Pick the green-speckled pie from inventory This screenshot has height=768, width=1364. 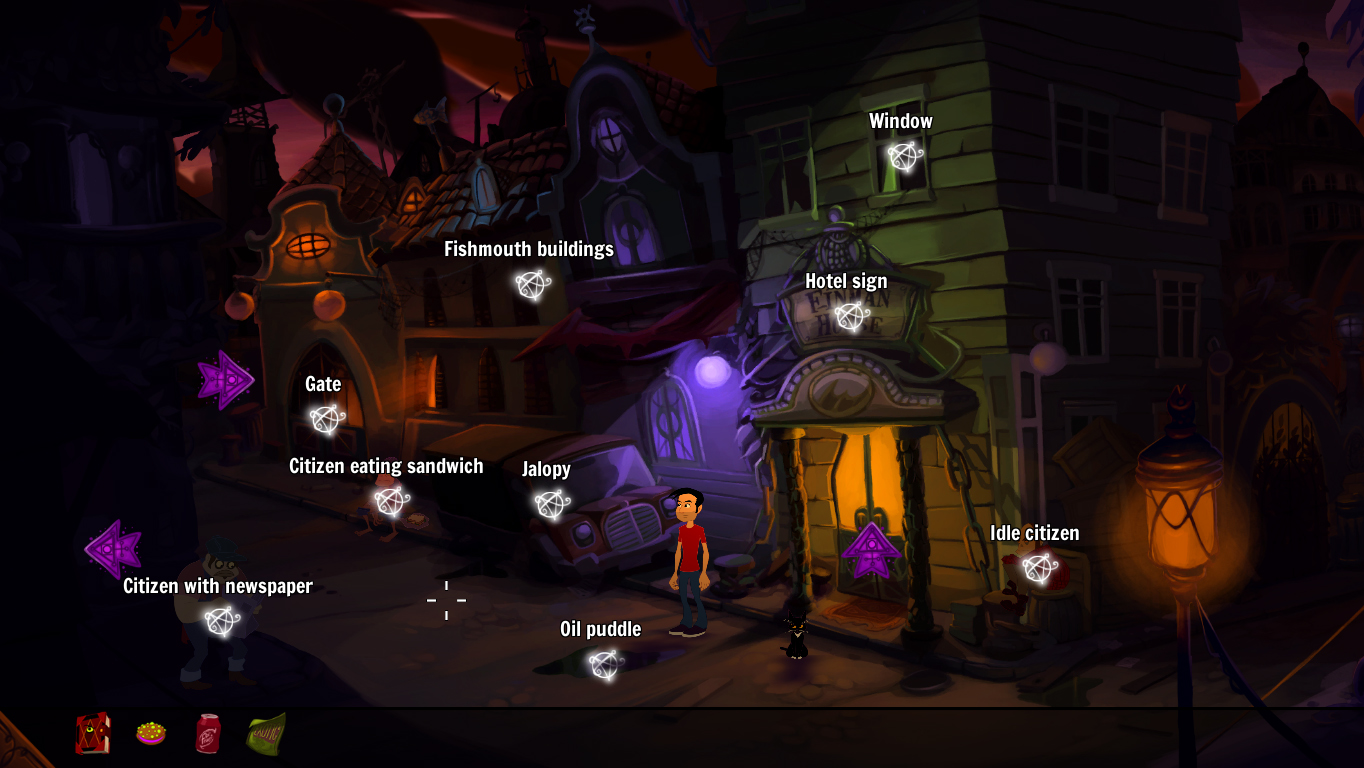point(151,733)
